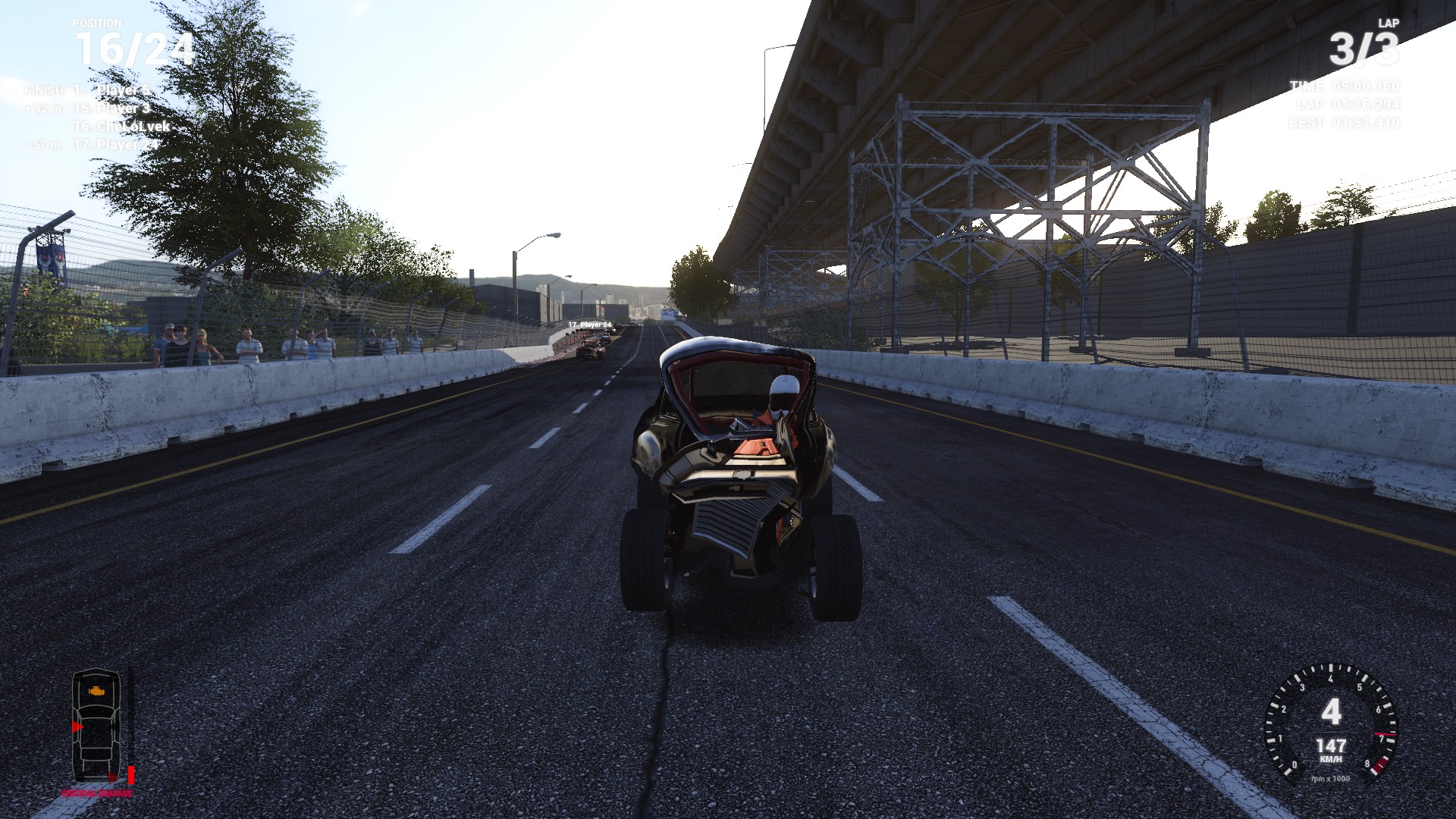This screenshot has height=819, width=1456.
Task: Click the red fuel-style bar below damage diagram
Action: (130, 775)
